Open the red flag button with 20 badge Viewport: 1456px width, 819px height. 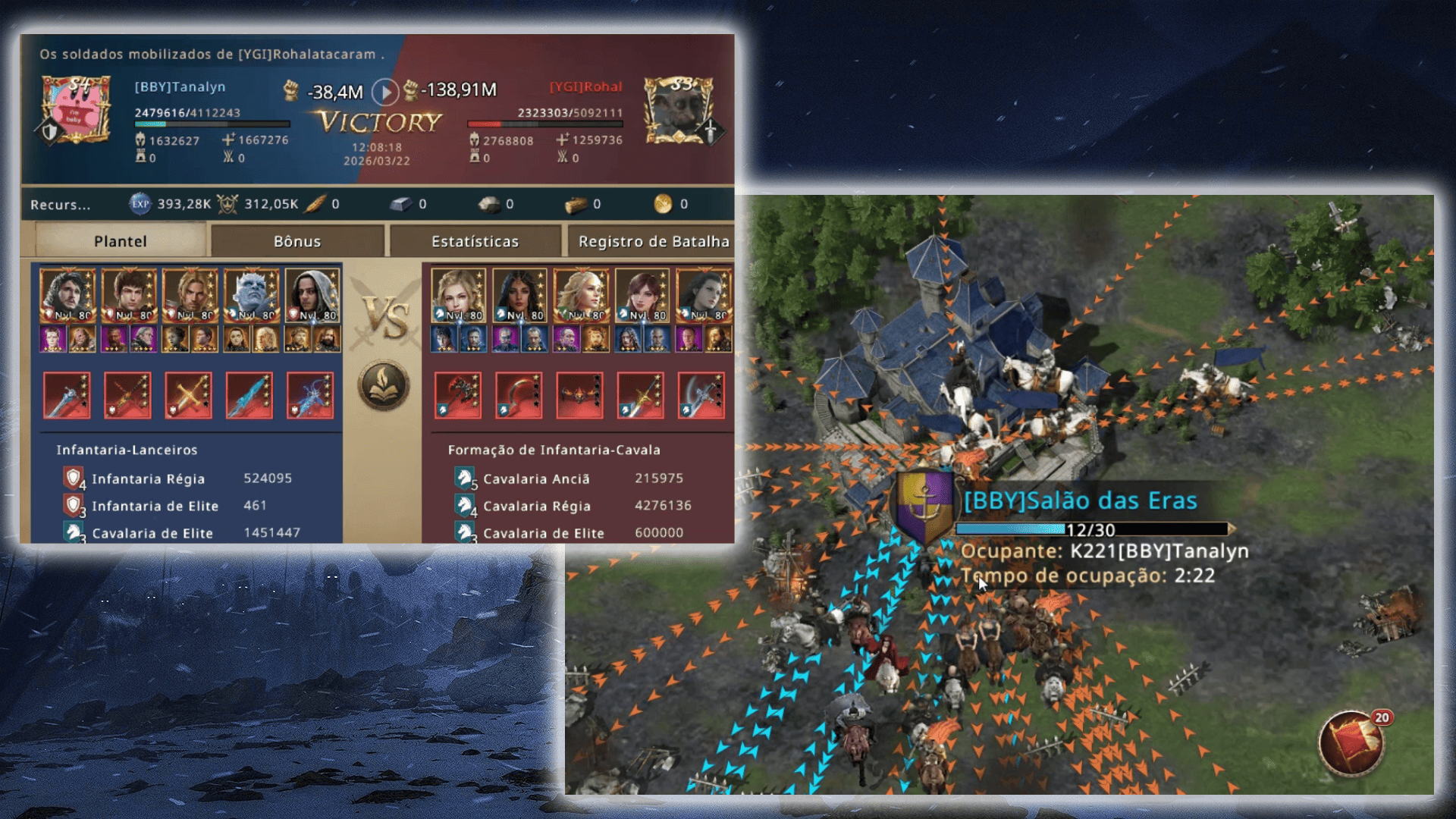coord(1351,743)
